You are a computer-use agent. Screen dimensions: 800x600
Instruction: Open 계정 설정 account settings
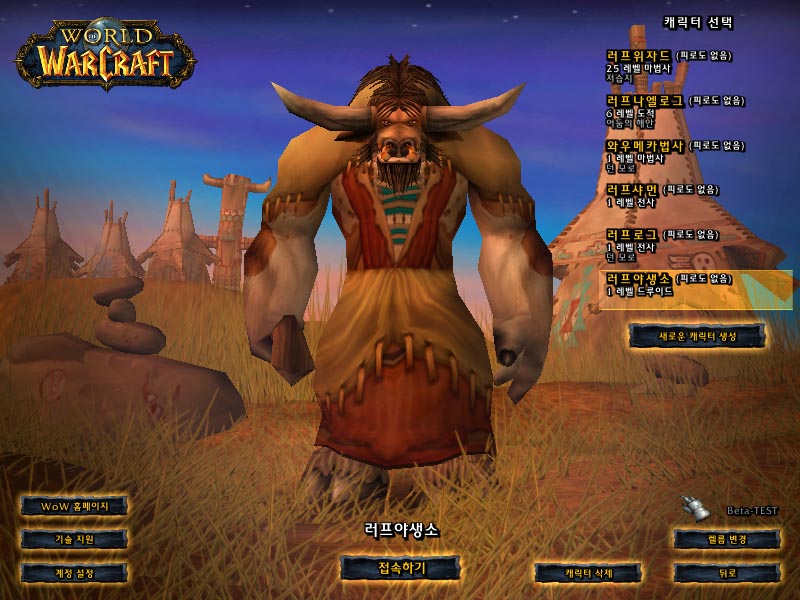click(x=75, y=573)
